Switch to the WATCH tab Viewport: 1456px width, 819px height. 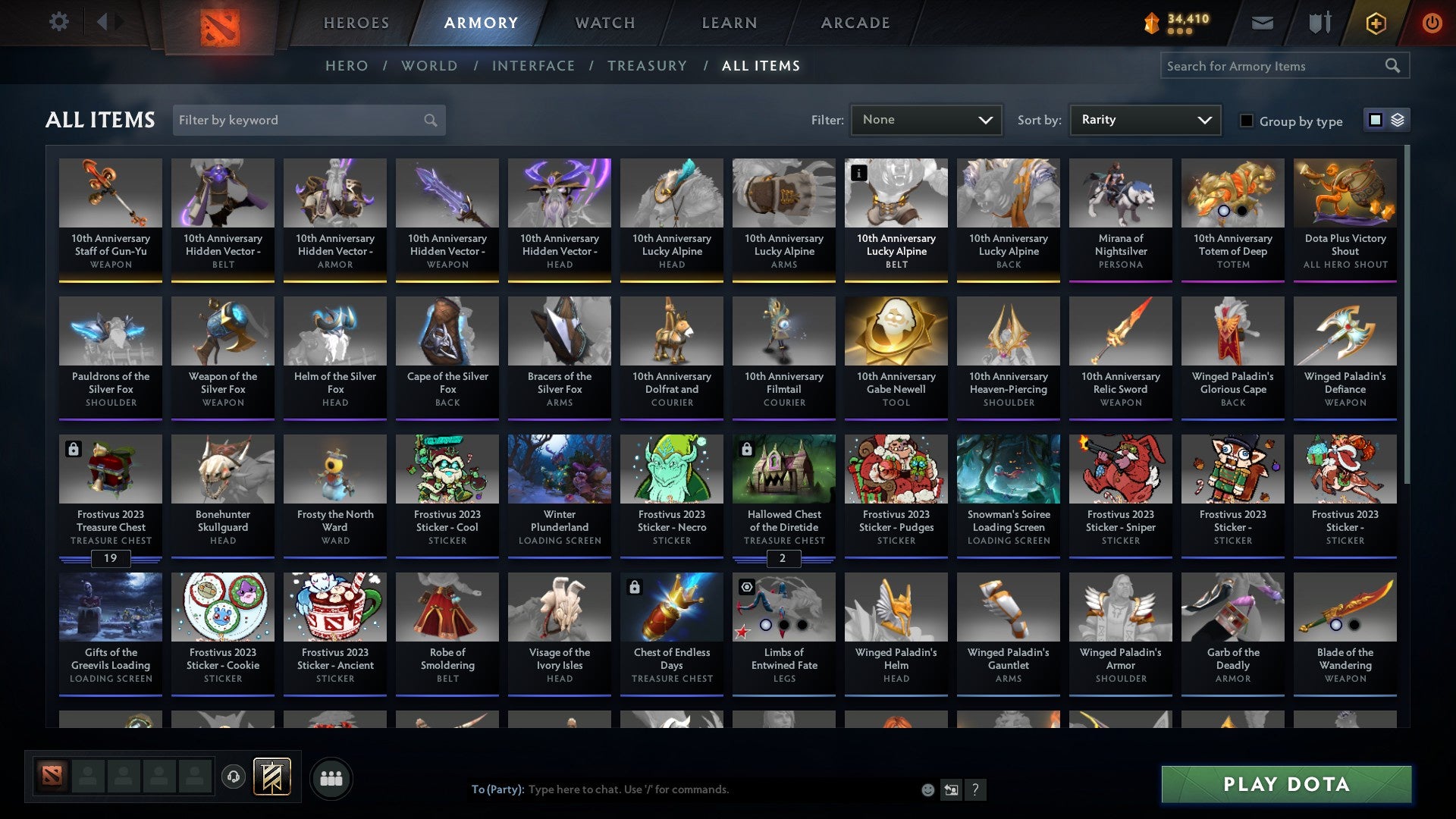coord(604,23)
